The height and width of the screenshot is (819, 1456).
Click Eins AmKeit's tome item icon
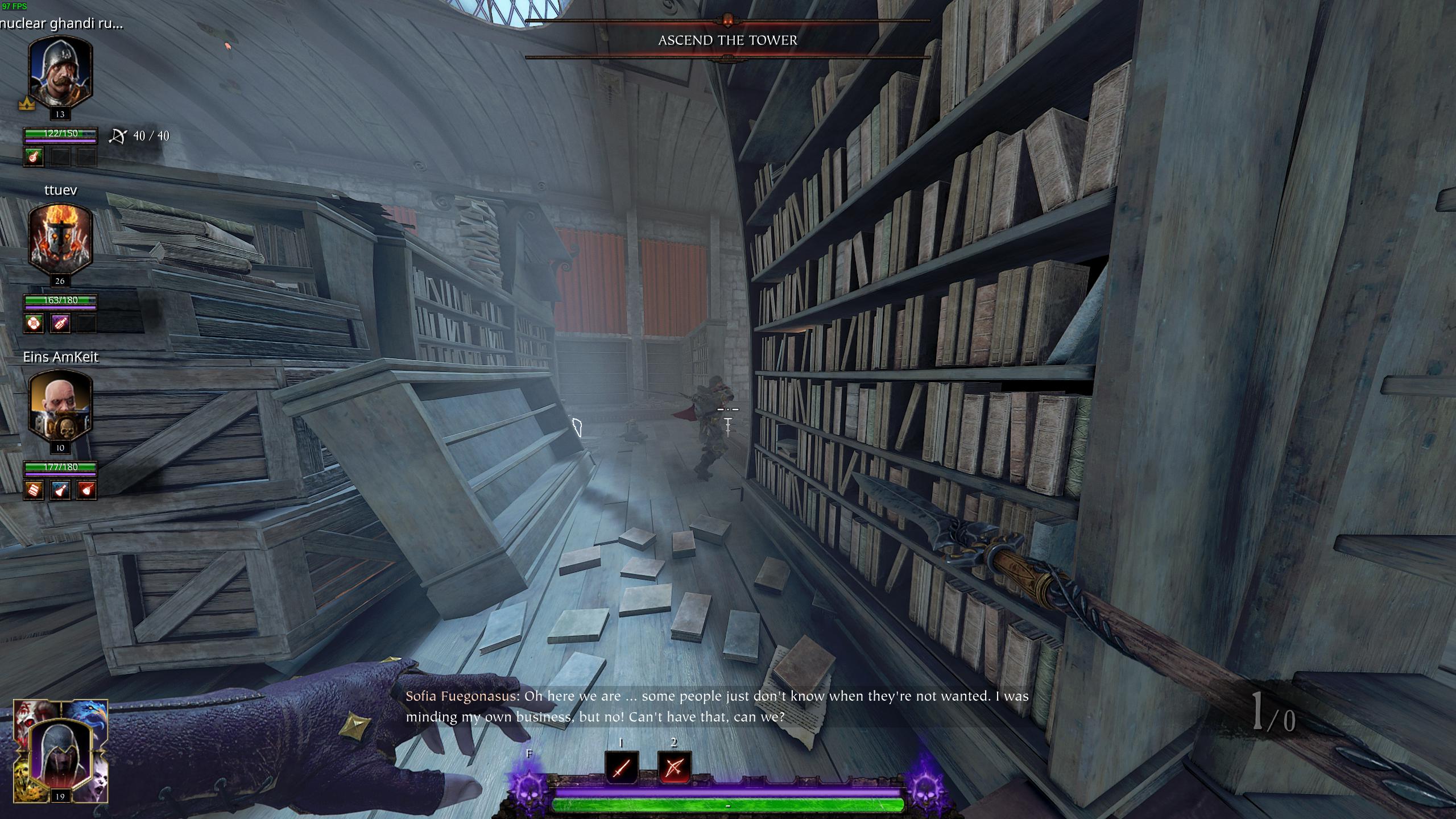click(x=34, y=490)
